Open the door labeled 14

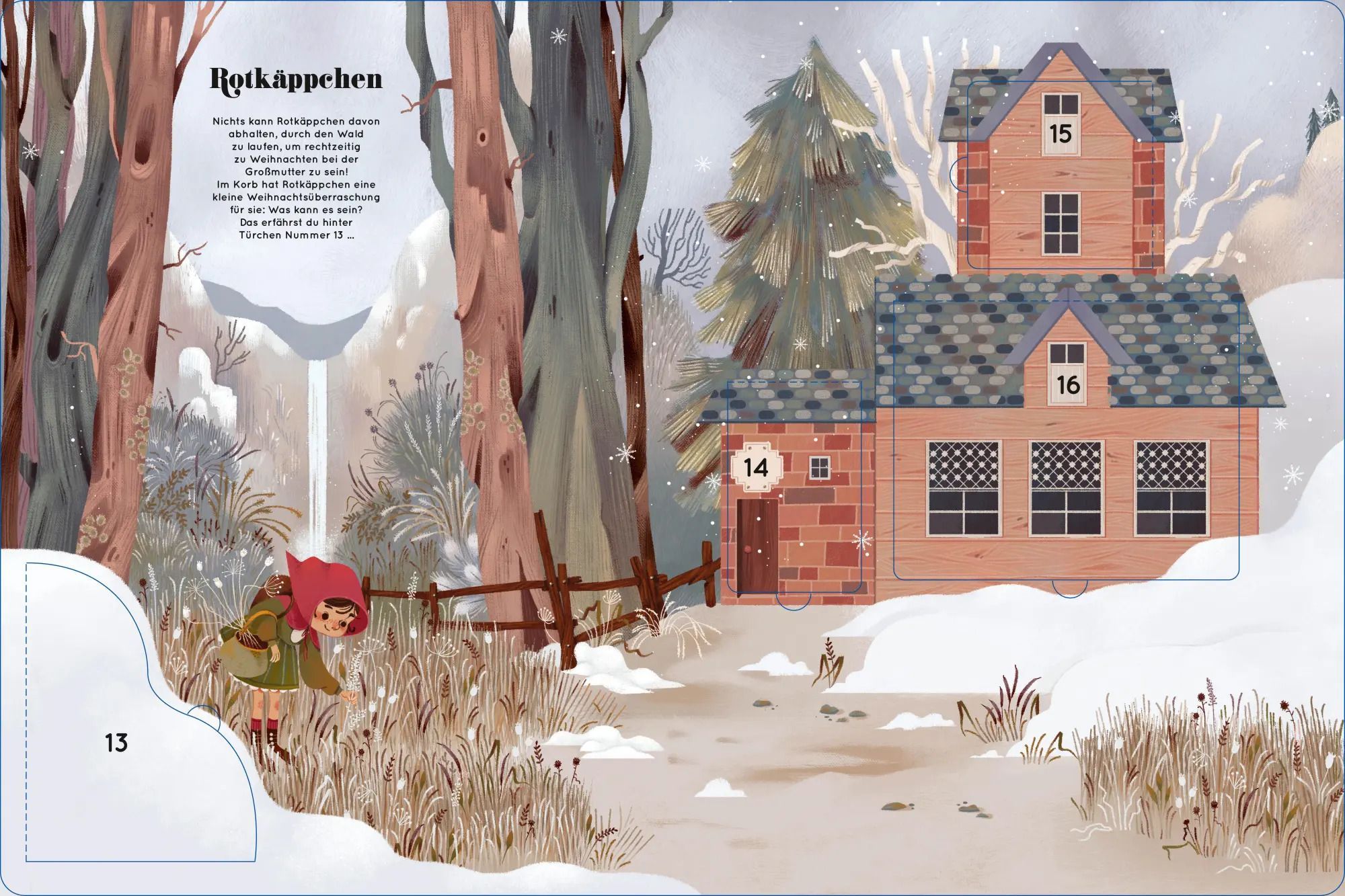(x=756, y=466)
